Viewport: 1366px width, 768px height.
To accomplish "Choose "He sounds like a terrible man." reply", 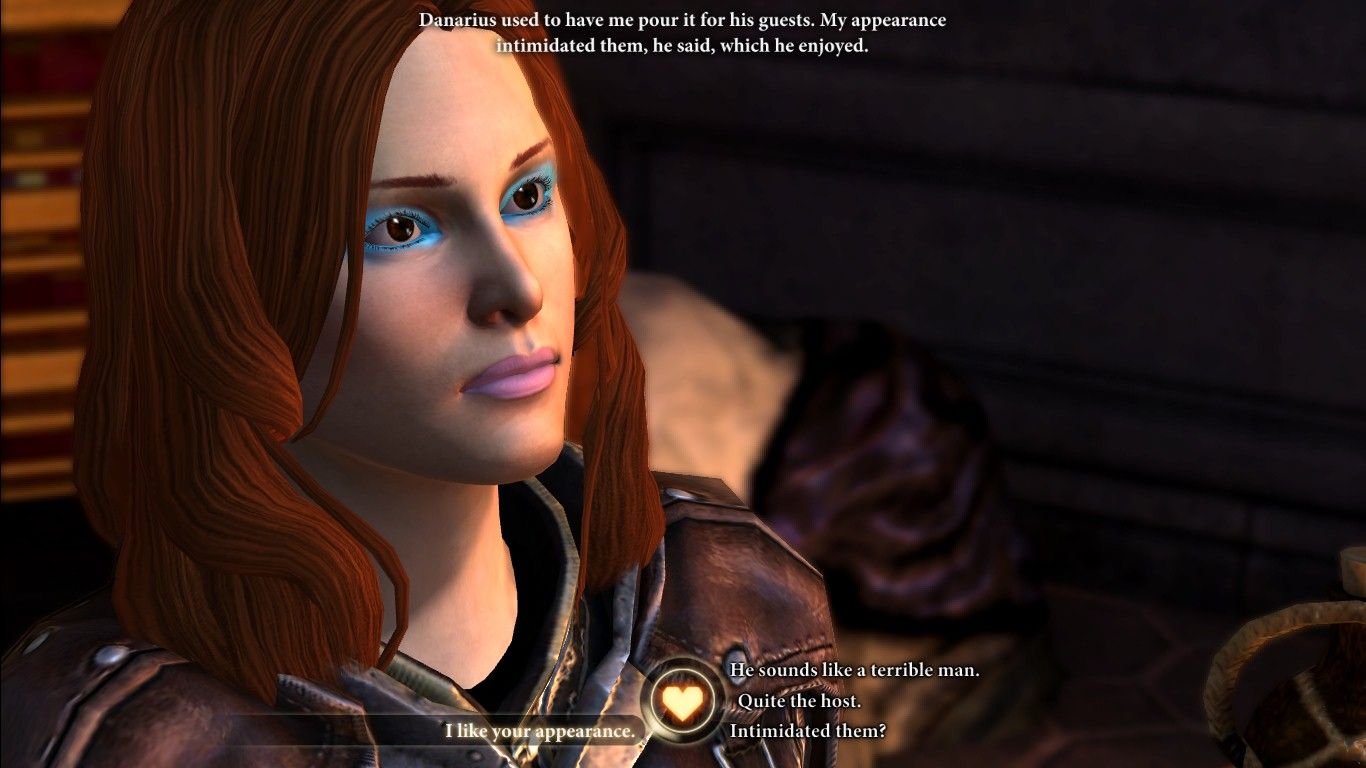I will coord(854,670).
